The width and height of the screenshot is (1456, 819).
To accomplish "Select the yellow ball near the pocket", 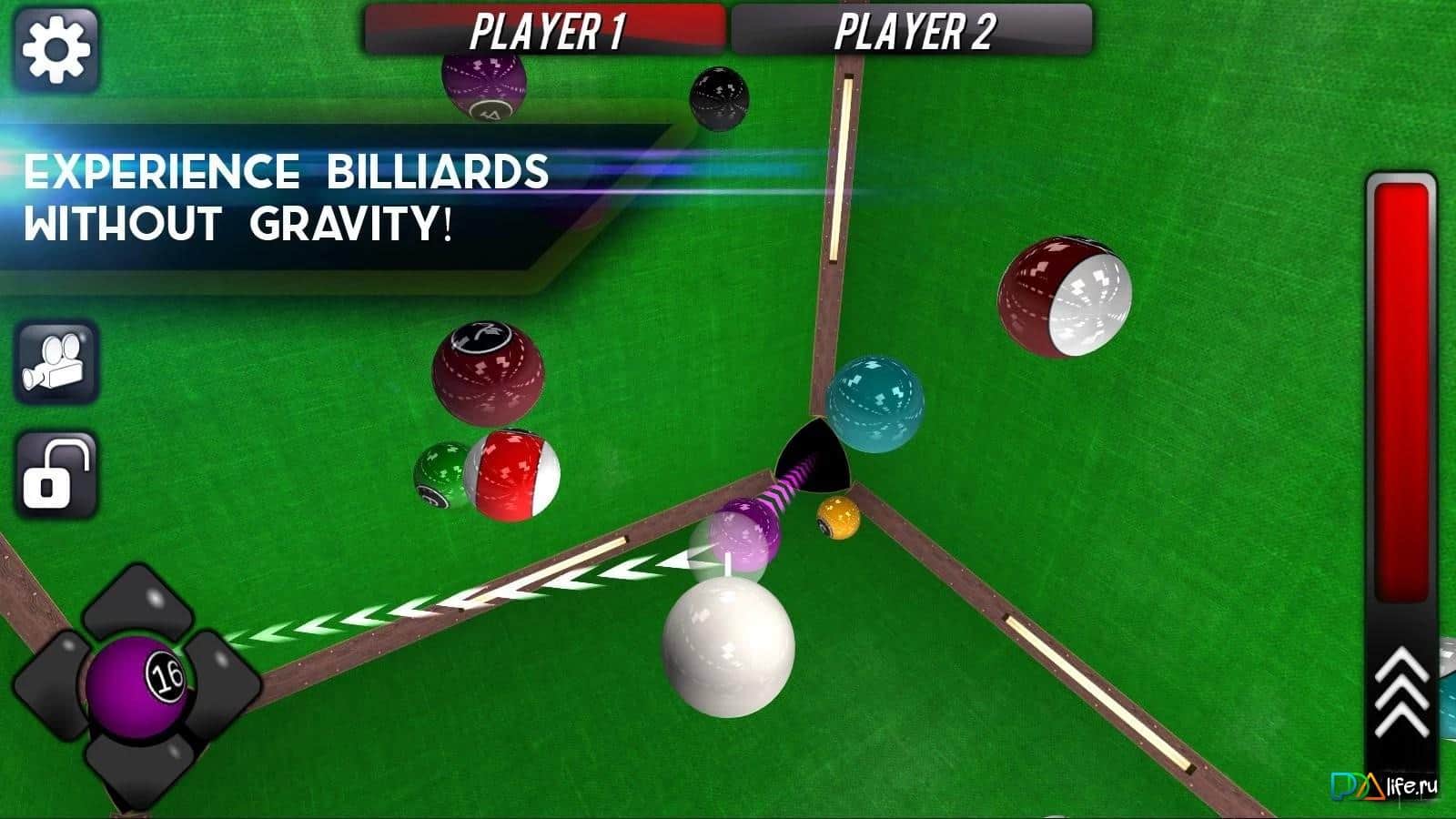I will tap(837, 519).
